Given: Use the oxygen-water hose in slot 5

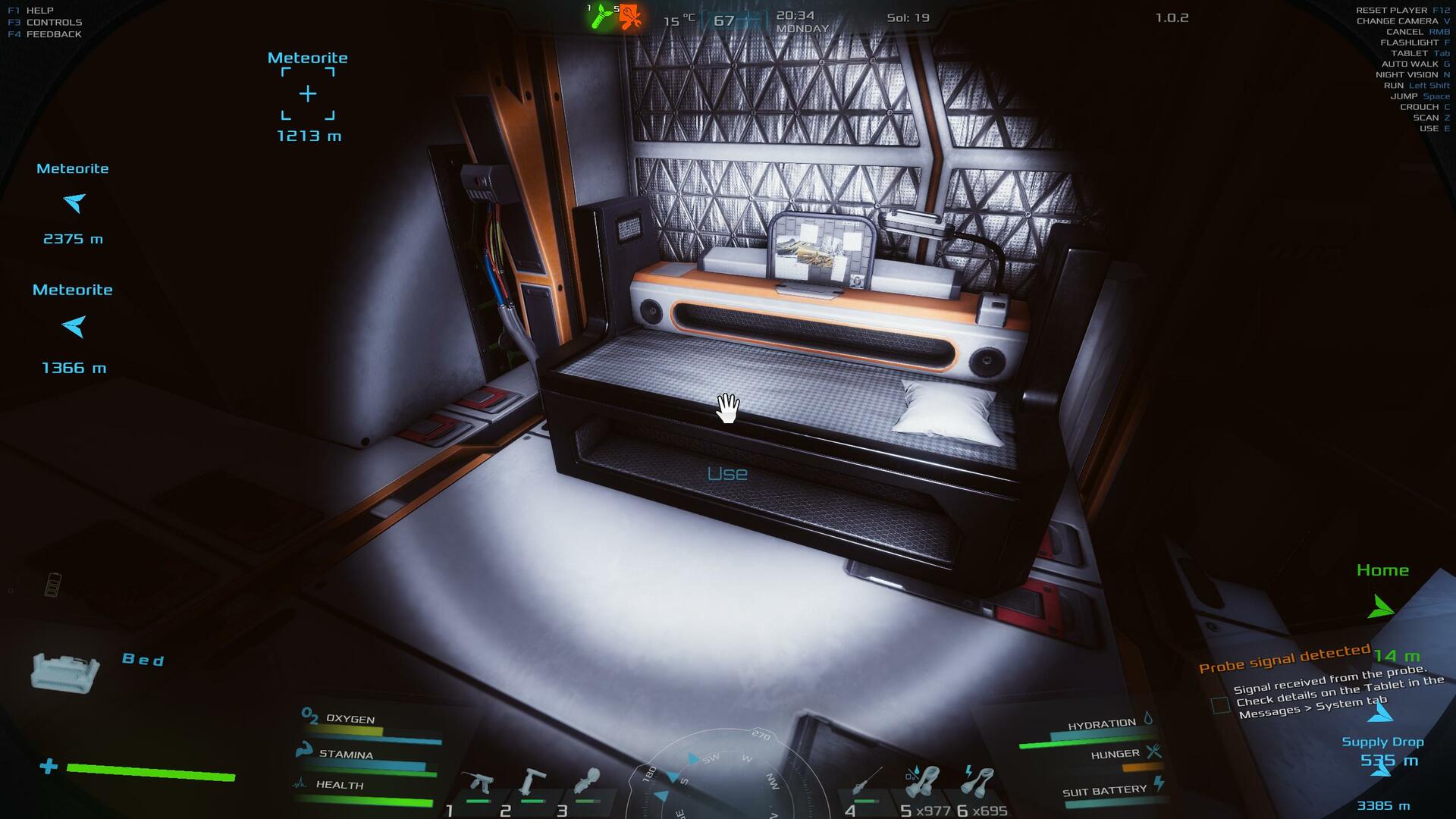Looking at the screenshot, I should click(922, 781).
